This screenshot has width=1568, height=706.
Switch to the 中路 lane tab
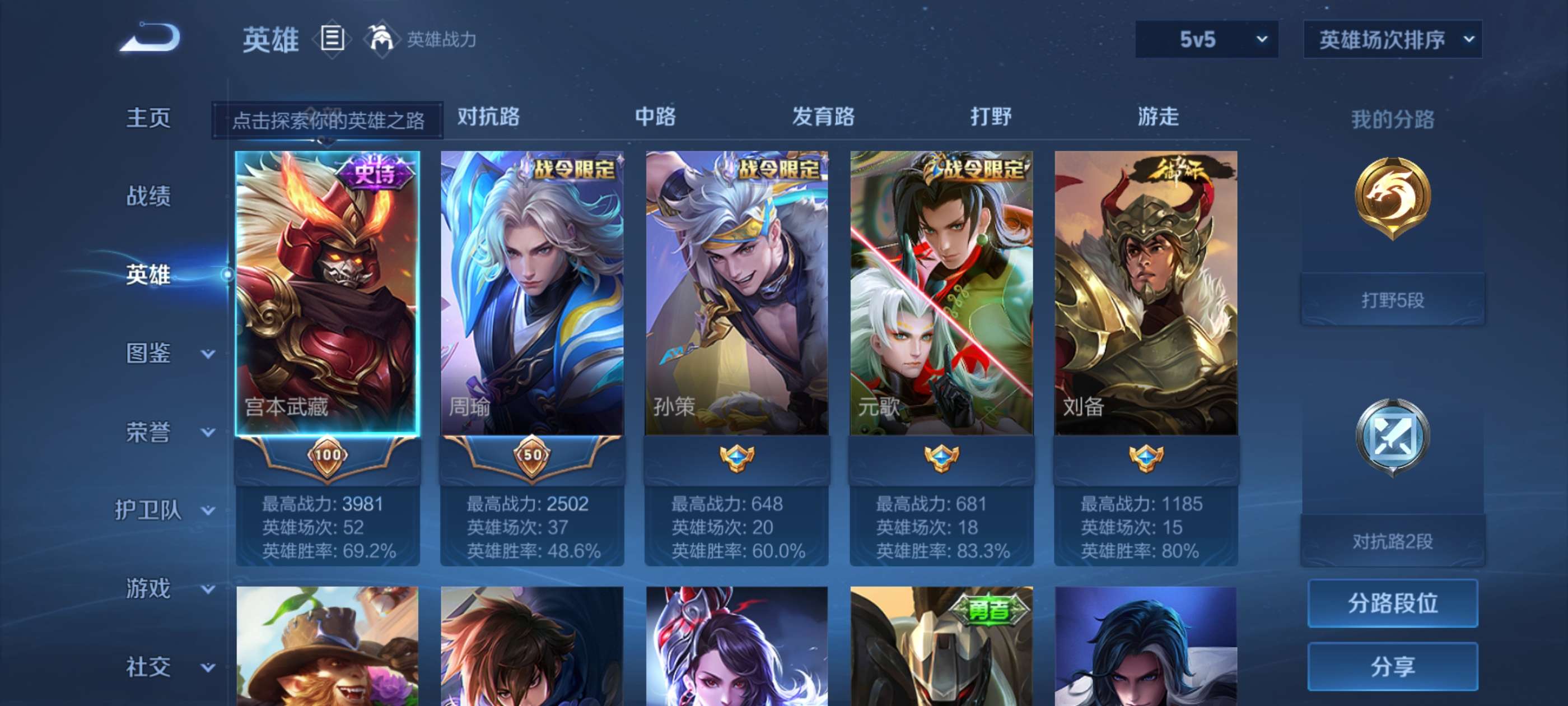click(654, 117)
